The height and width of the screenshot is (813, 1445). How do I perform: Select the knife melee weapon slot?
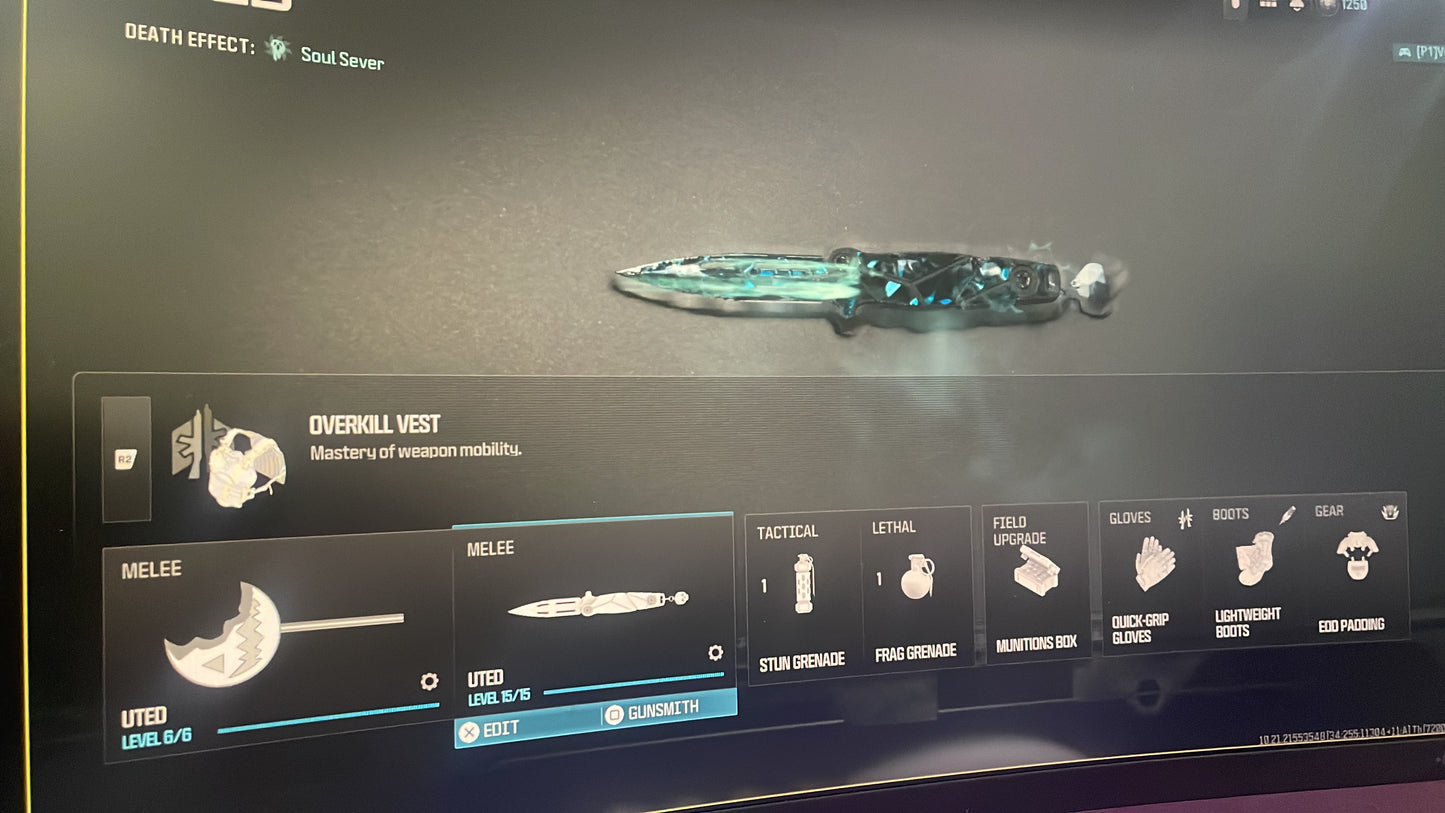(594, 605)
